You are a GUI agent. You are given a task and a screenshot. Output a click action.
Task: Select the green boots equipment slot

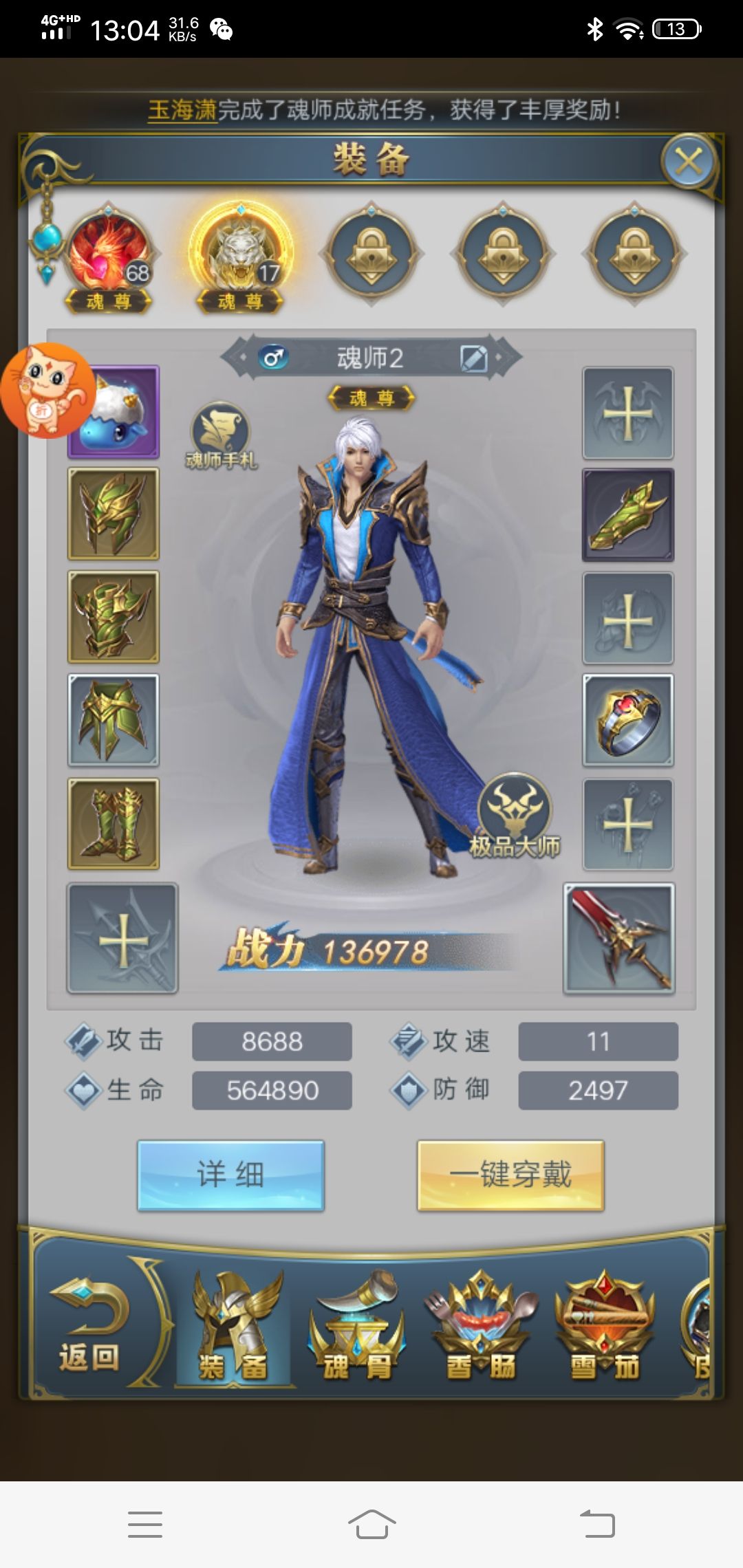(x=114, y=823)
